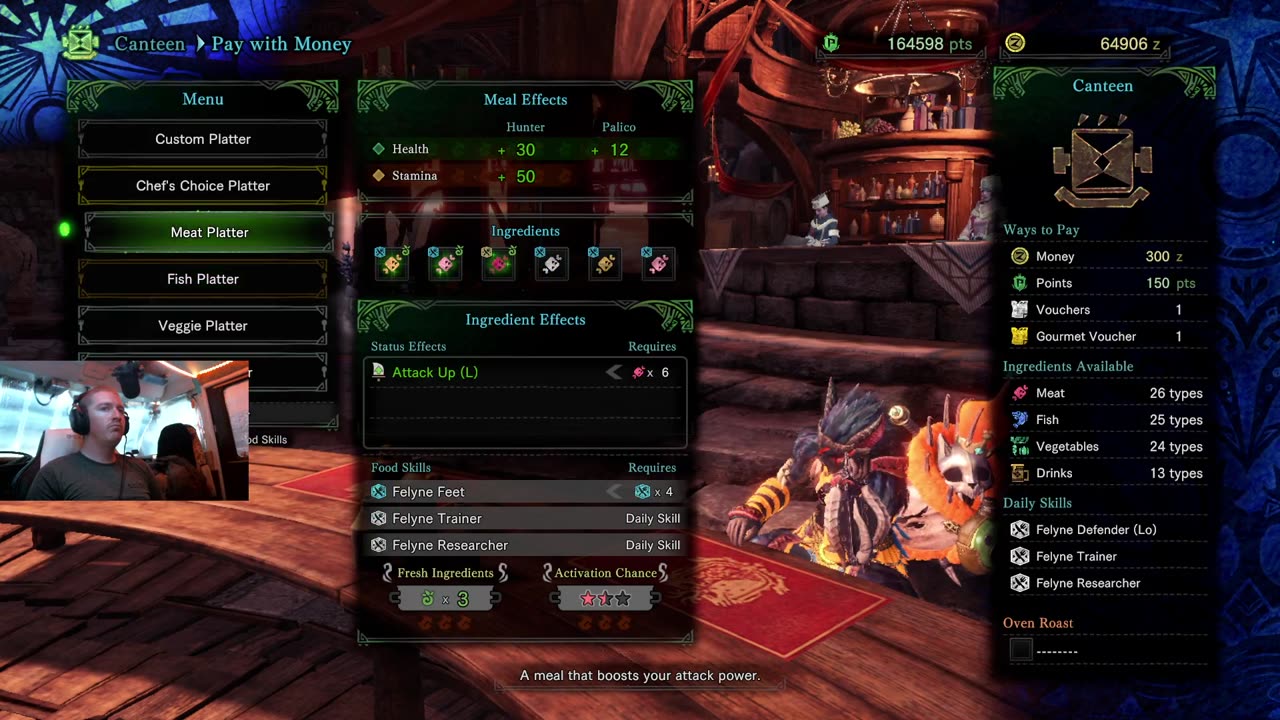Screen dimensions: 1280x720
Task: Use the Gourmet Voucher payment row
Action: (x=1104, y=337)
